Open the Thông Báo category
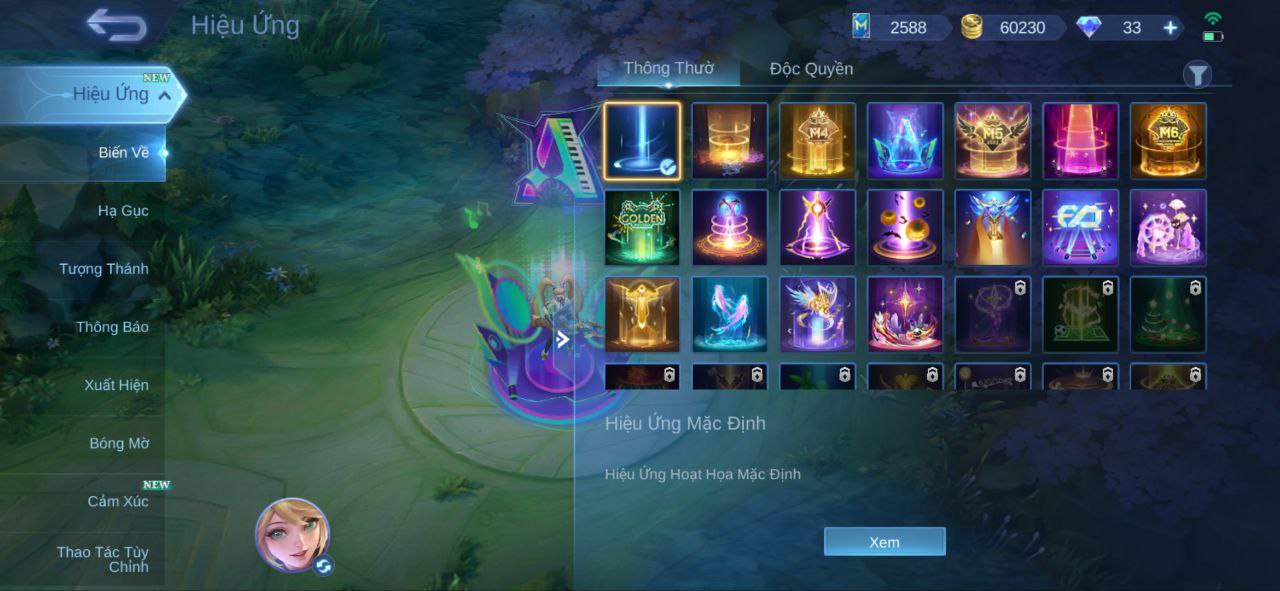Viewport: 1280px width, 591px height. click(112, 327)
